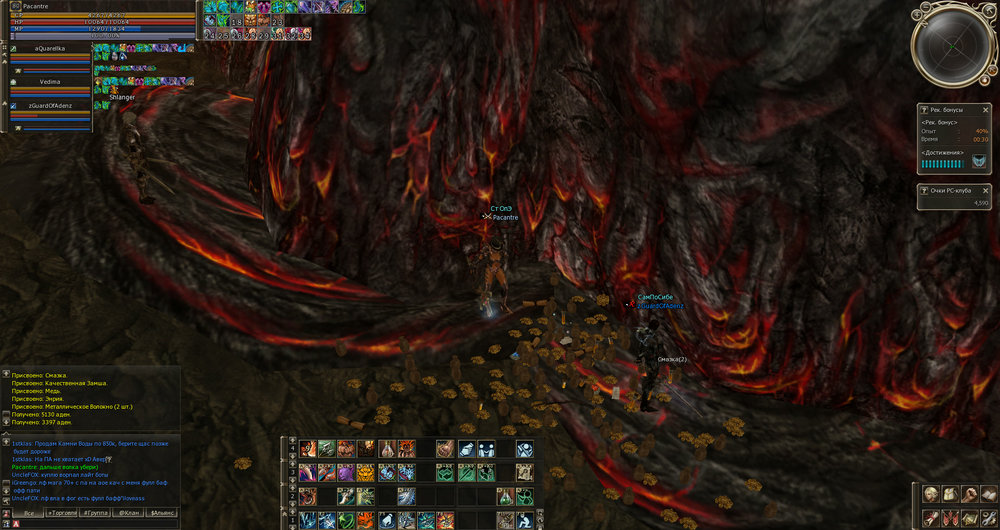The image size is (1000, 530).
Task: Close the Рек. бонусы panel
Action: [x=985, y=107]
